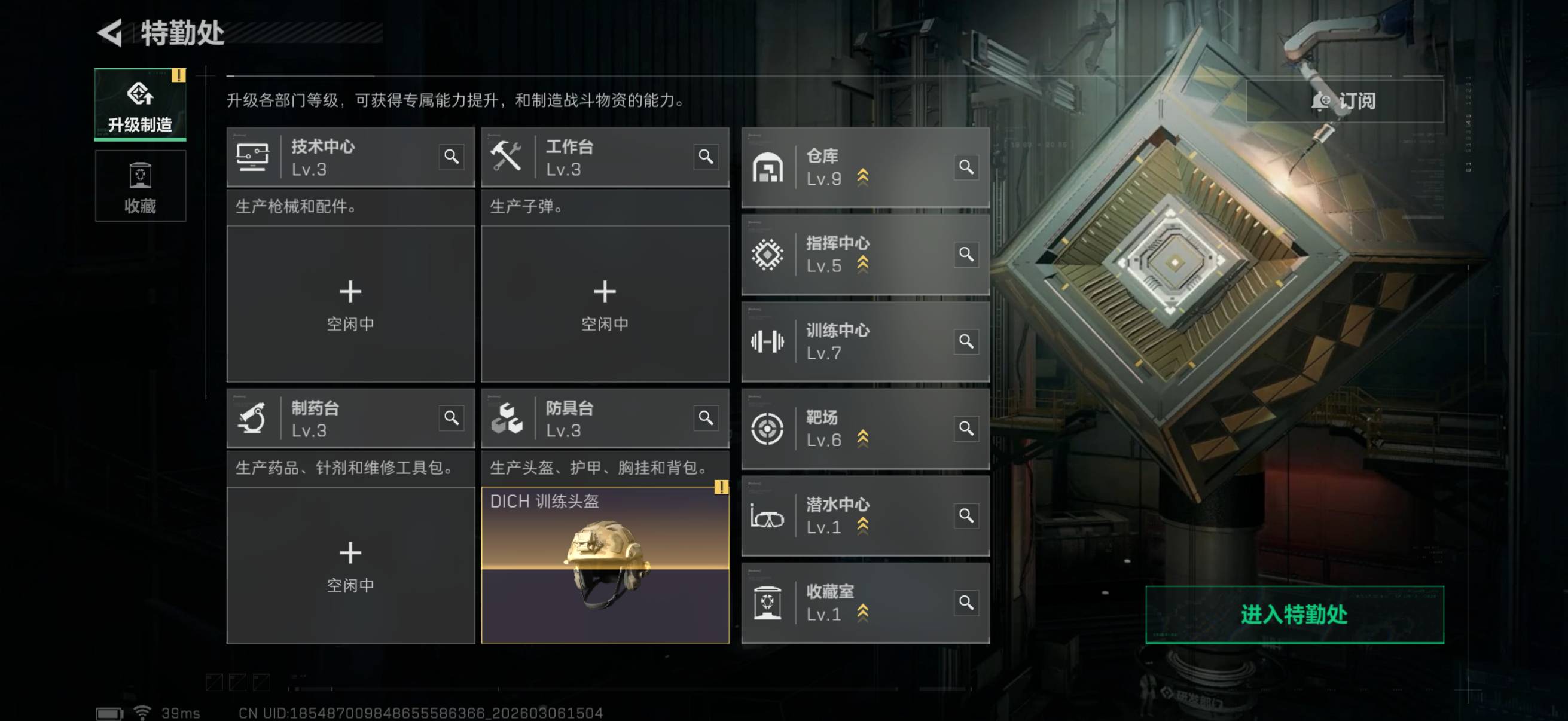
Task: Open the 收藏 tab
Action: tap(140, 186)
